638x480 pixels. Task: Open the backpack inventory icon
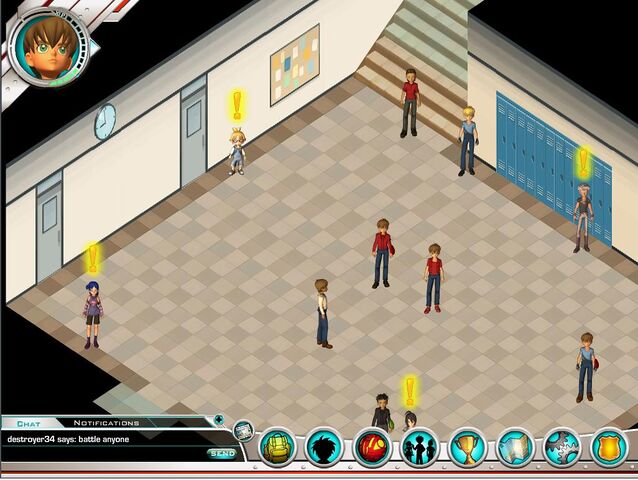tap(278, 447)
